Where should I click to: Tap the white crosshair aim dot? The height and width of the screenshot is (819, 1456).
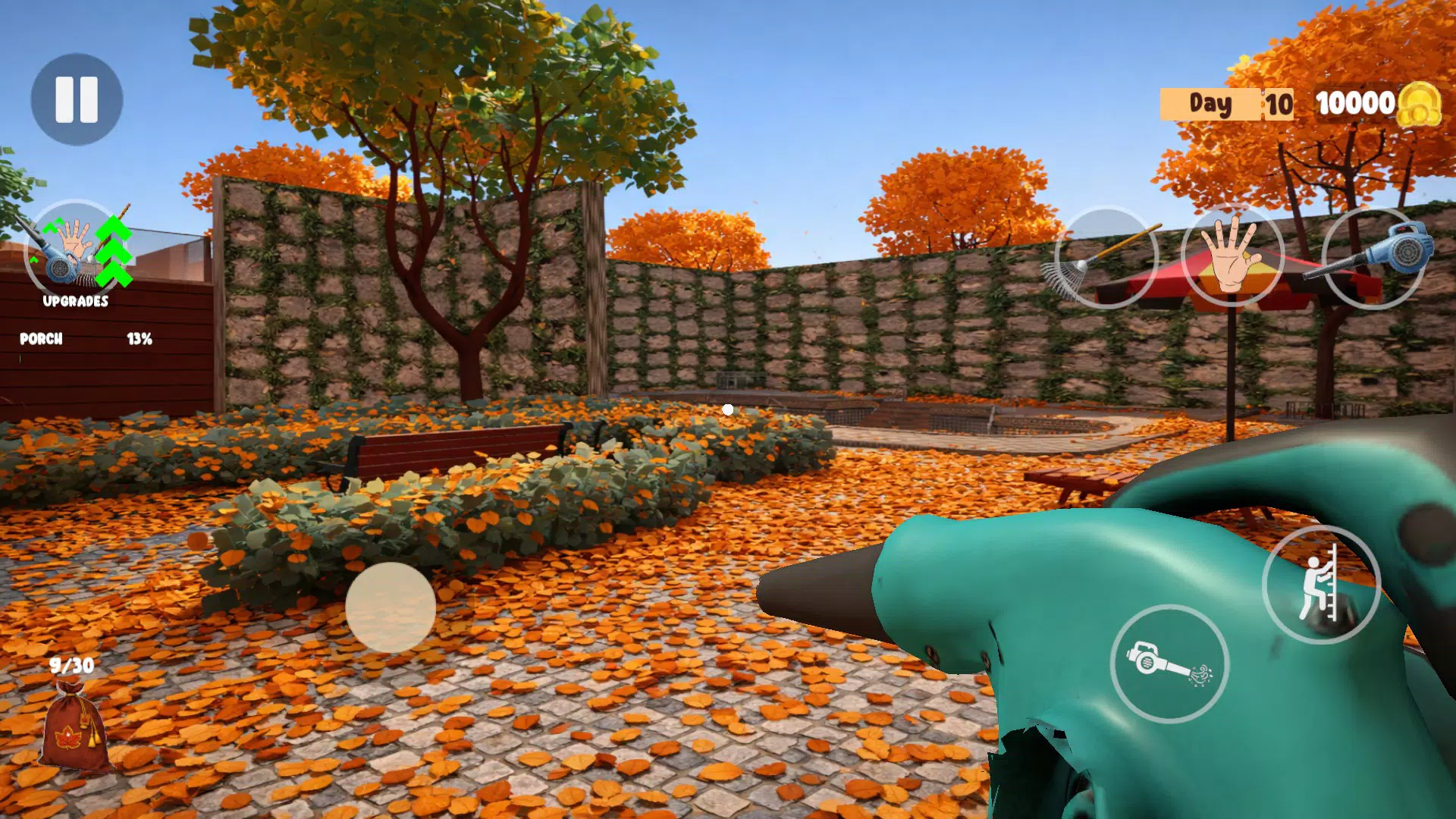729,408
